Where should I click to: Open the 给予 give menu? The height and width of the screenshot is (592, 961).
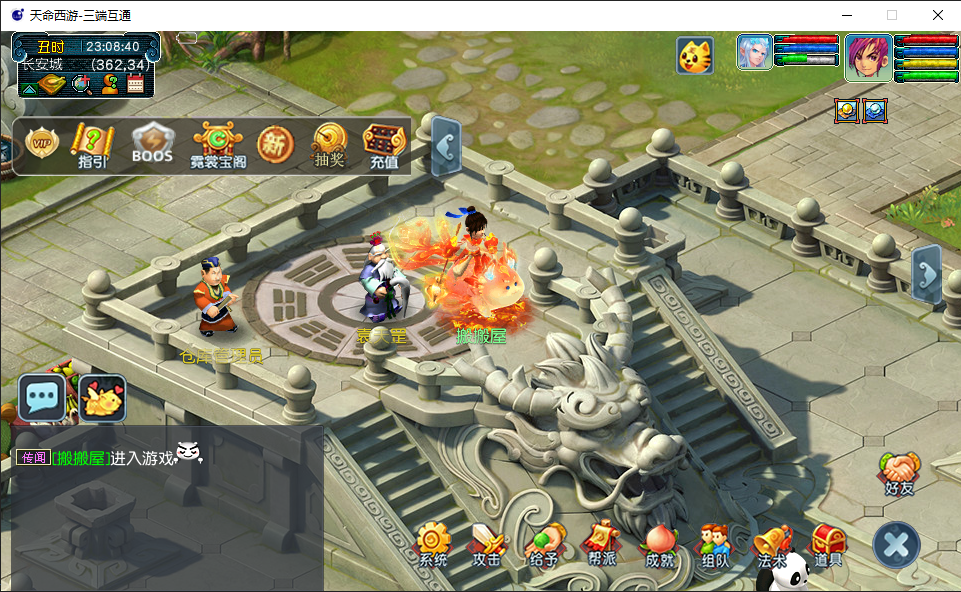(x=544, y=545)
